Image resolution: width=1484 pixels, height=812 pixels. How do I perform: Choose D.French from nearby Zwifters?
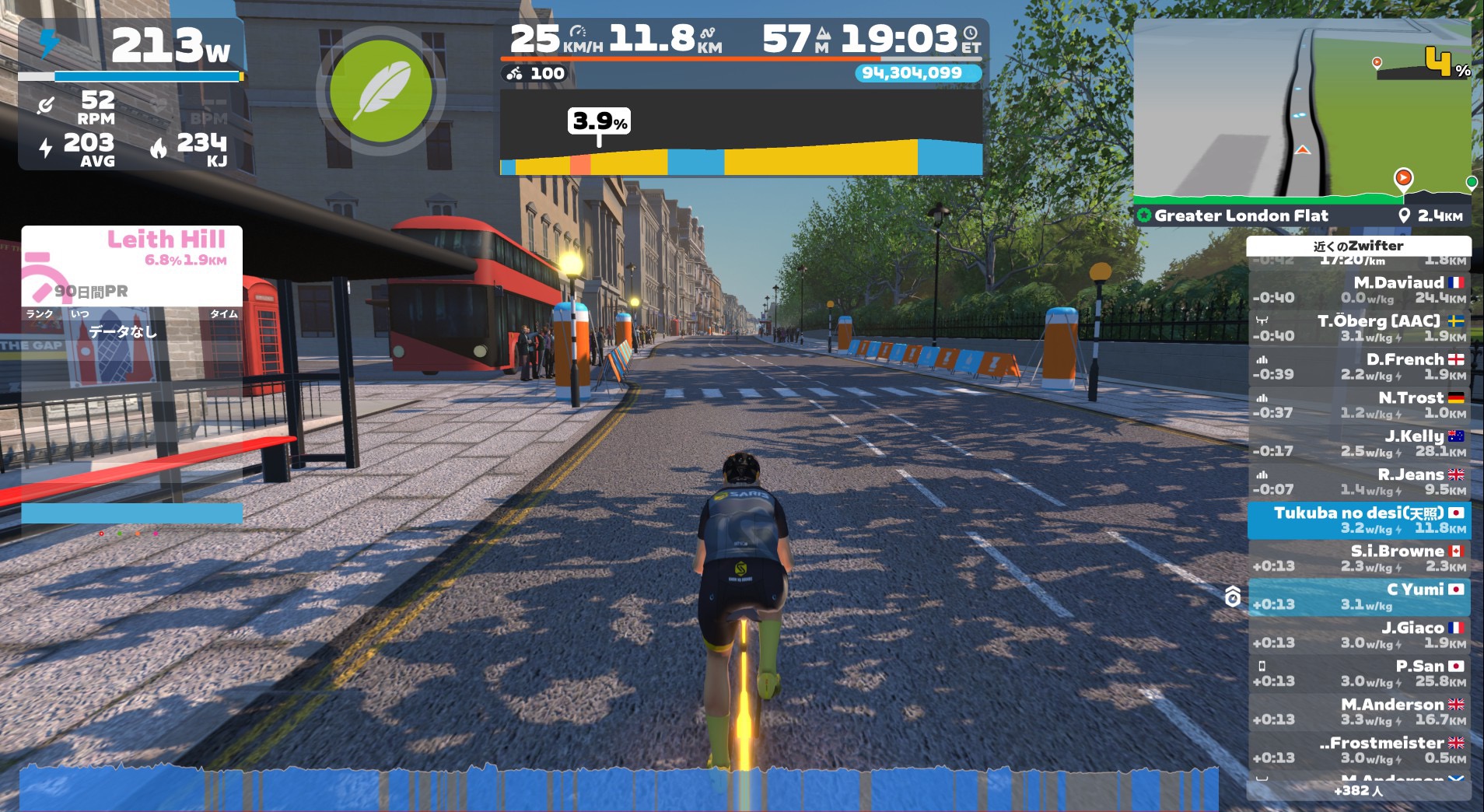[1359, 366]
